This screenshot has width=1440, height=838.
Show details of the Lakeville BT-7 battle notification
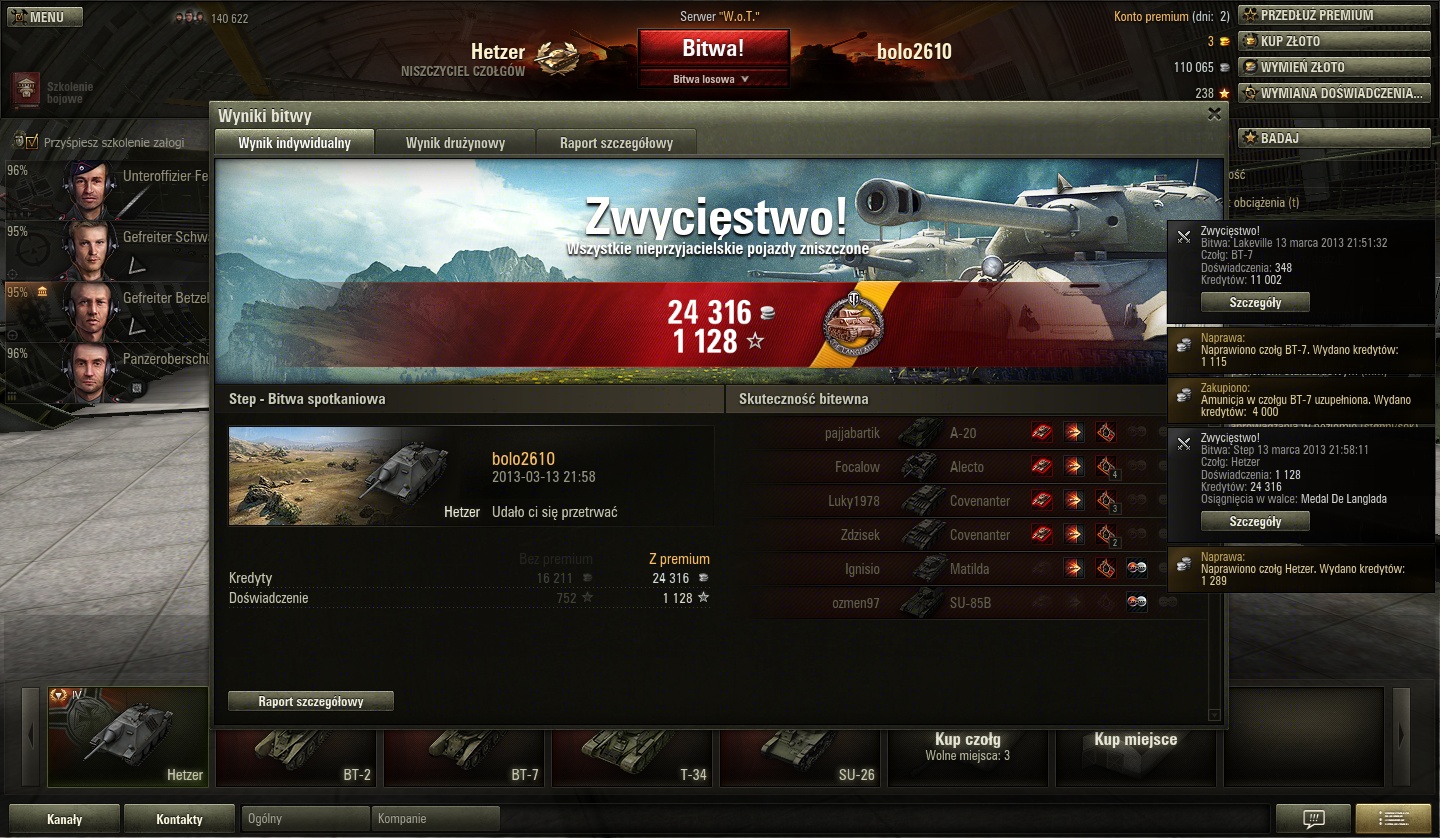(x=1255, y=302)
